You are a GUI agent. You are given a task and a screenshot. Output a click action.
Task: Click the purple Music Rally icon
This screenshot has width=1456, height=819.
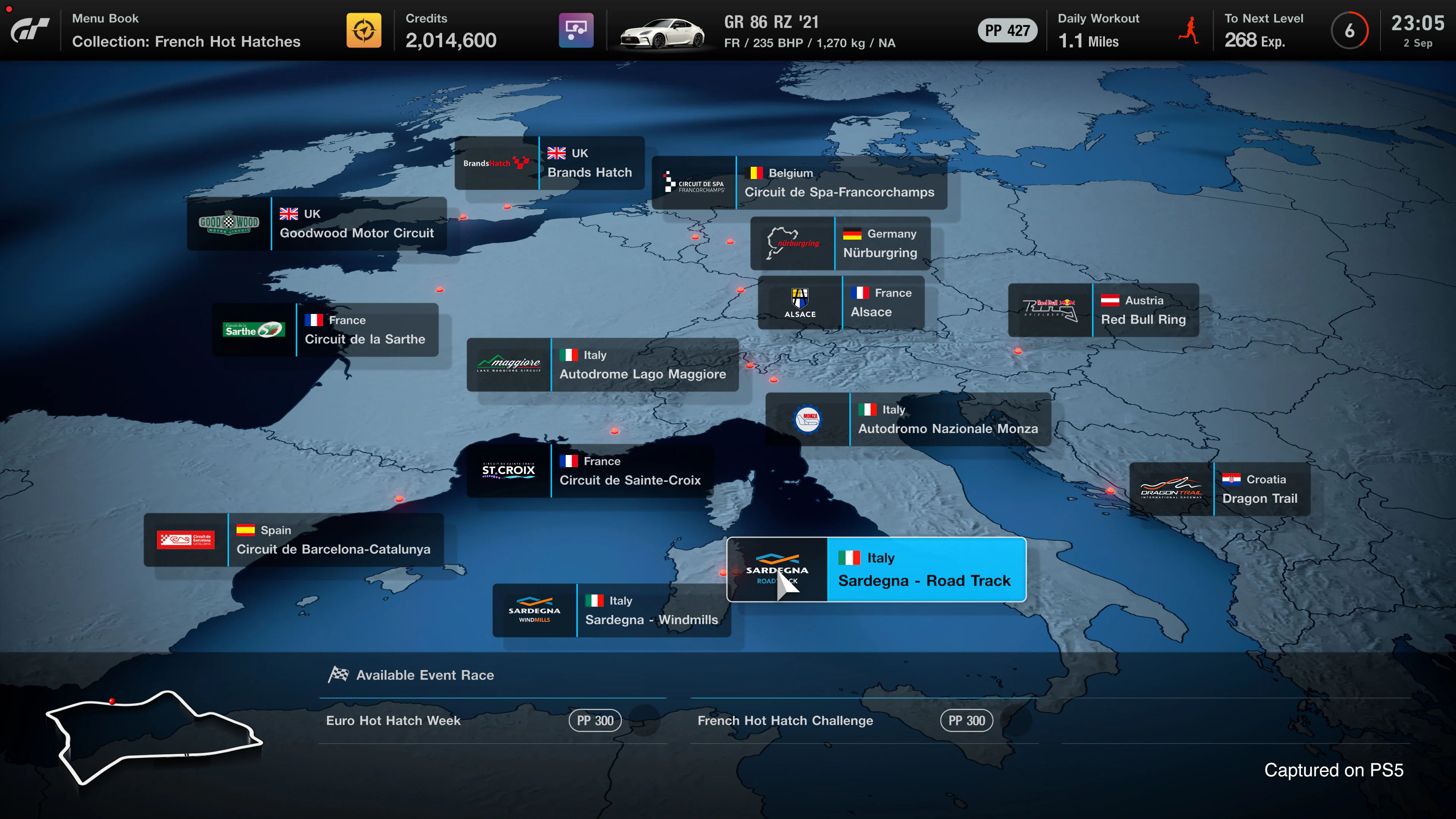point(576,30)
